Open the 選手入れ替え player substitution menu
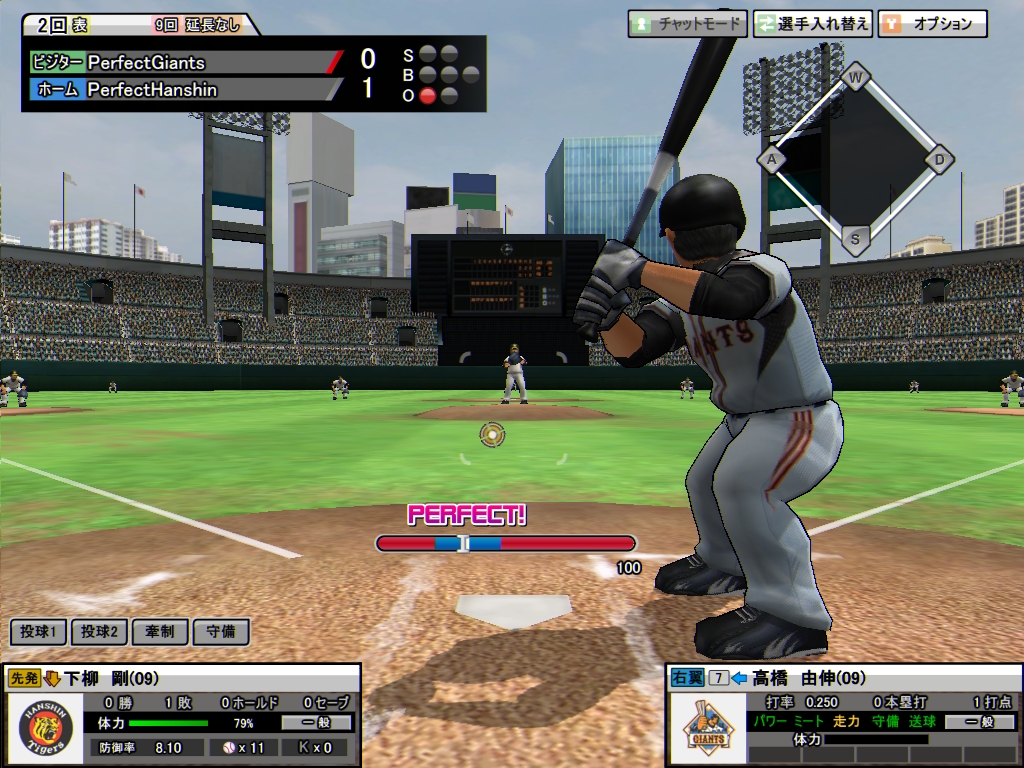 point(812,24)
